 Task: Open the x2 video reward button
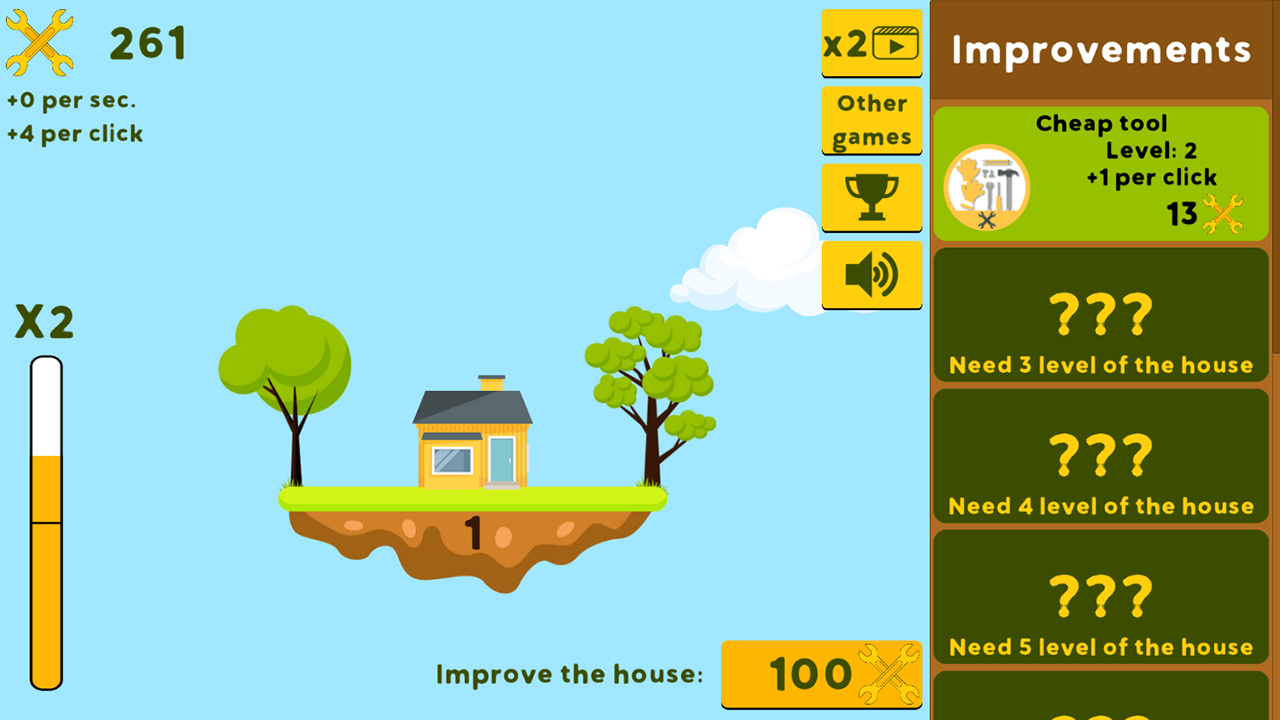[x=871, y=43]
